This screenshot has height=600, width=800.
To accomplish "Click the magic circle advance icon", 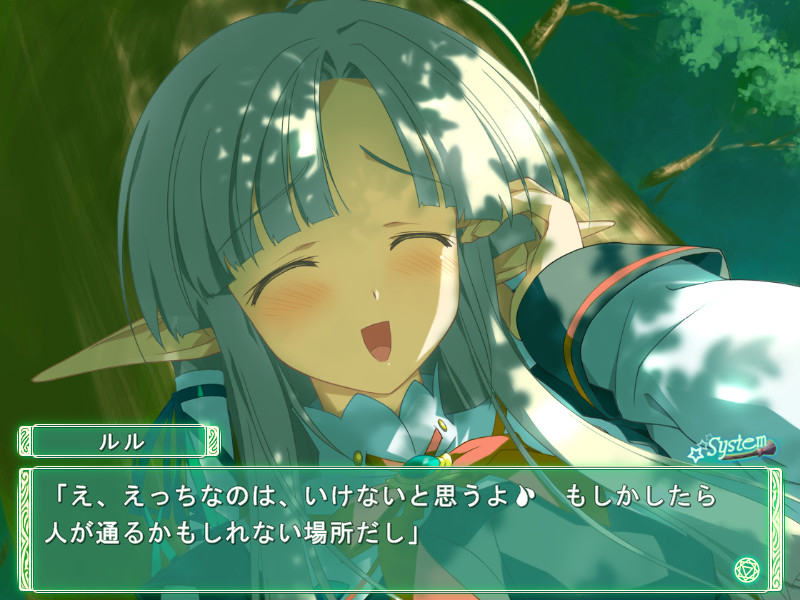I will (747, 569).
